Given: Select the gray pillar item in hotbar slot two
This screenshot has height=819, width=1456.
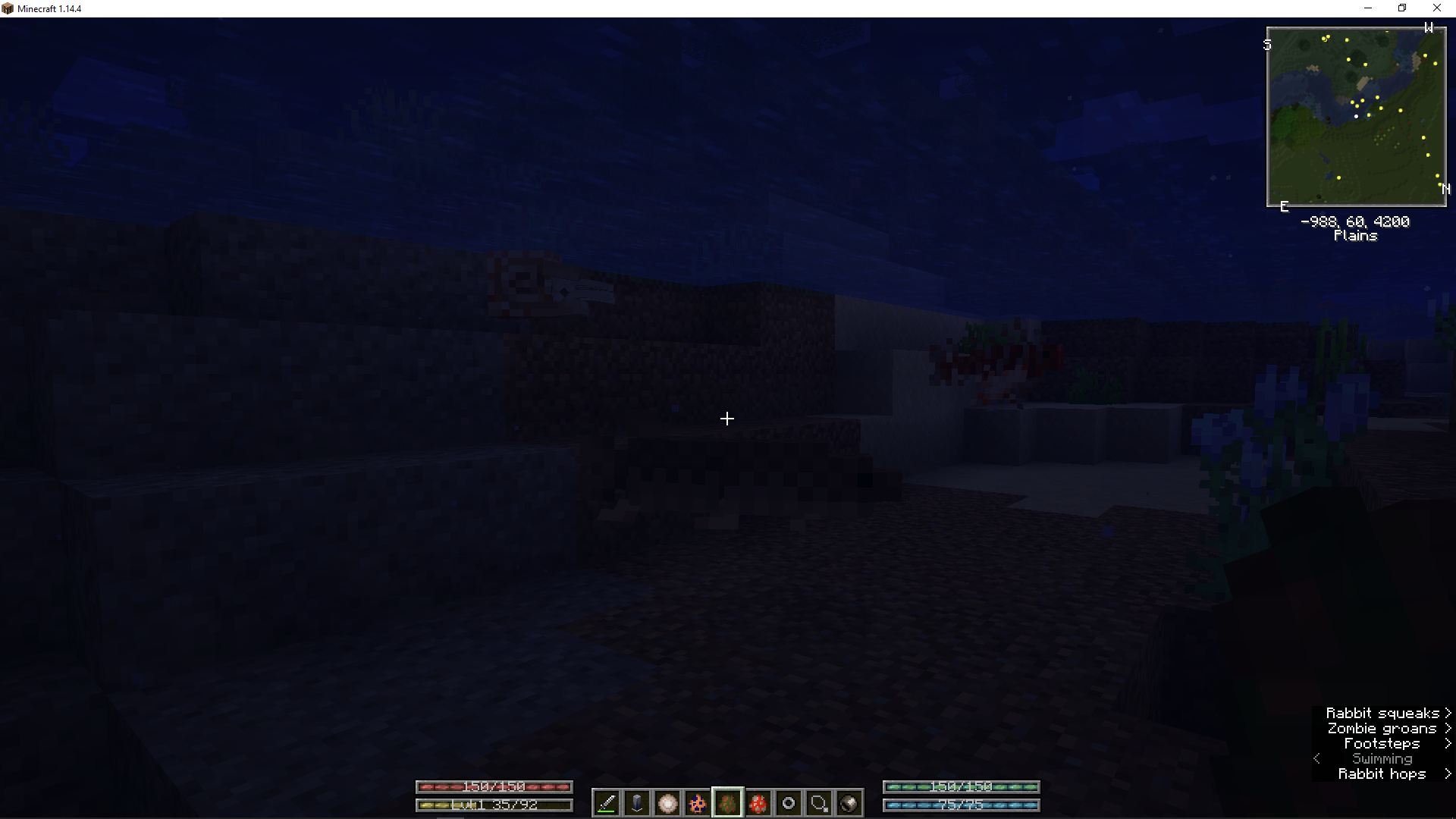Looking at the screenshot, I should (x=636, y=803).
